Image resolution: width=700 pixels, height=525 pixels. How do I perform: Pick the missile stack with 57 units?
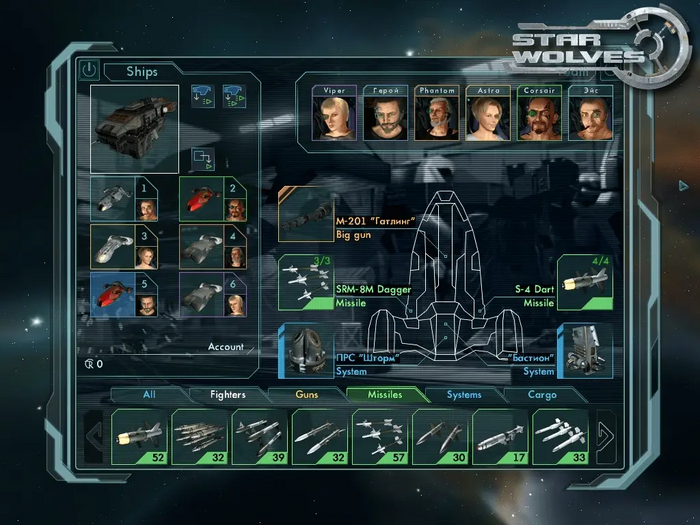pyautogui.click(x=379, y=437)
